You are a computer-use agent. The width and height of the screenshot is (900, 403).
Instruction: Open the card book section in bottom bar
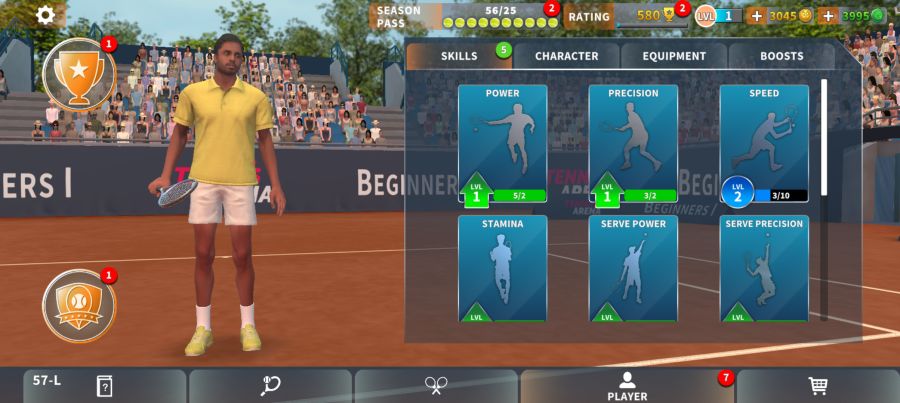click(x=104, y=386)
